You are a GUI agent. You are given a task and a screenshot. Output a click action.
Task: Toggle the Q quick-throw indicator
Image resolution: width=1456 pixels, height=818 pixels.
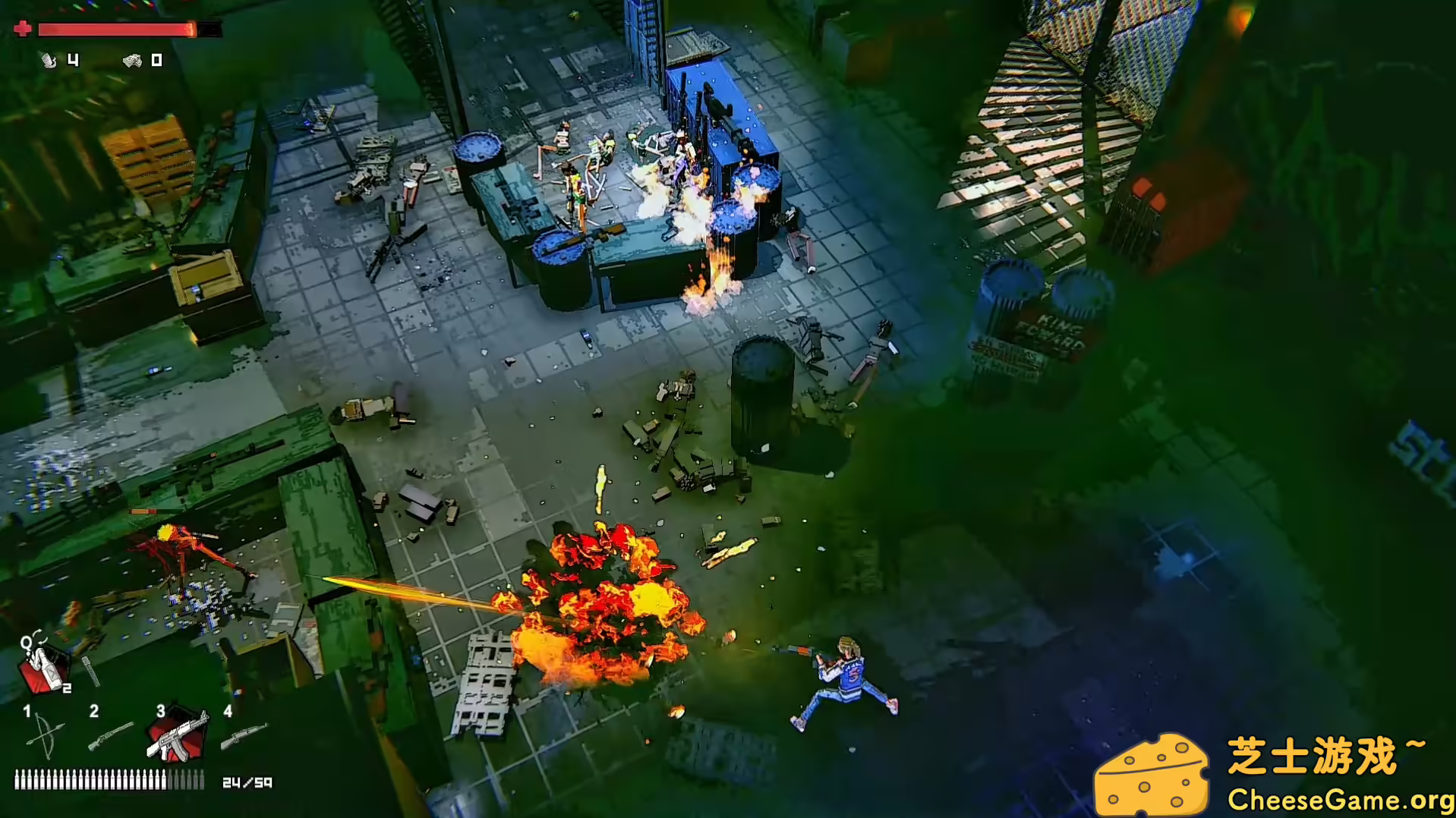tap(26, 643)
